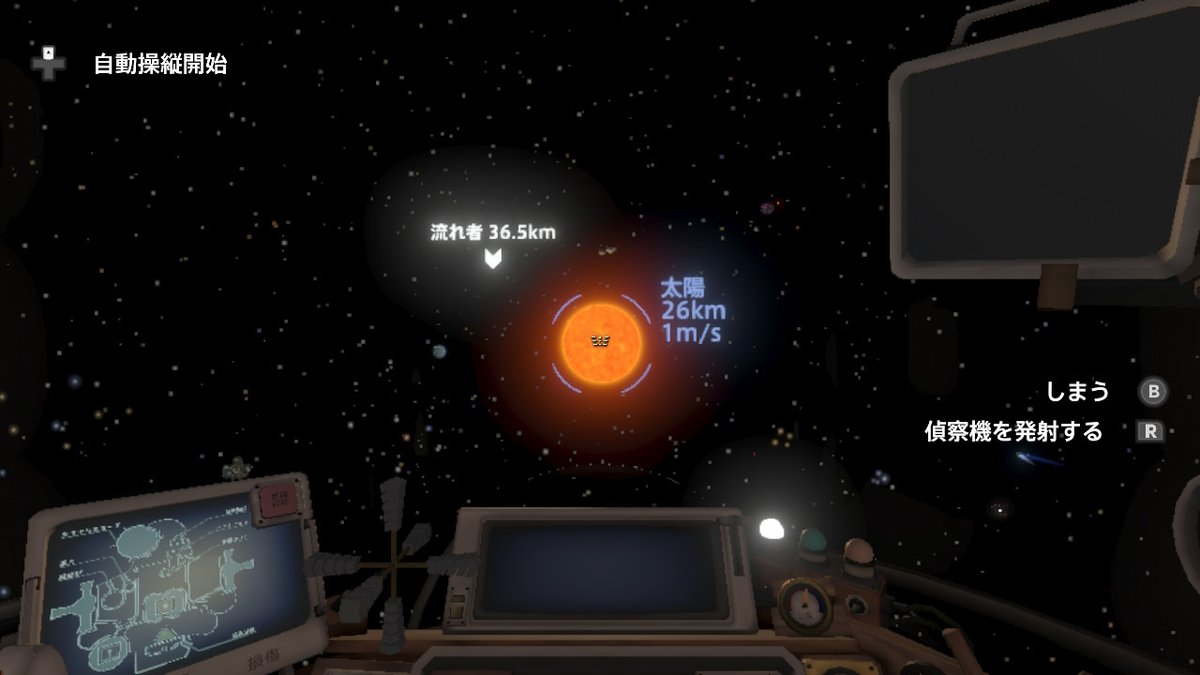Image resolution: width=1200 pixels, height=675 pixels.
Task: Select the 流れ者 waypoint marker arrow
Action: pos(492,260)
